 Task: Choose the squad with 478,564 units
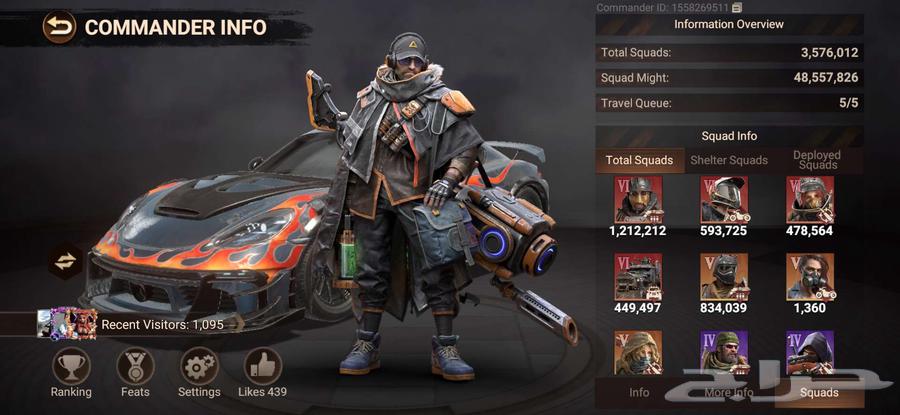pos(810,200)
